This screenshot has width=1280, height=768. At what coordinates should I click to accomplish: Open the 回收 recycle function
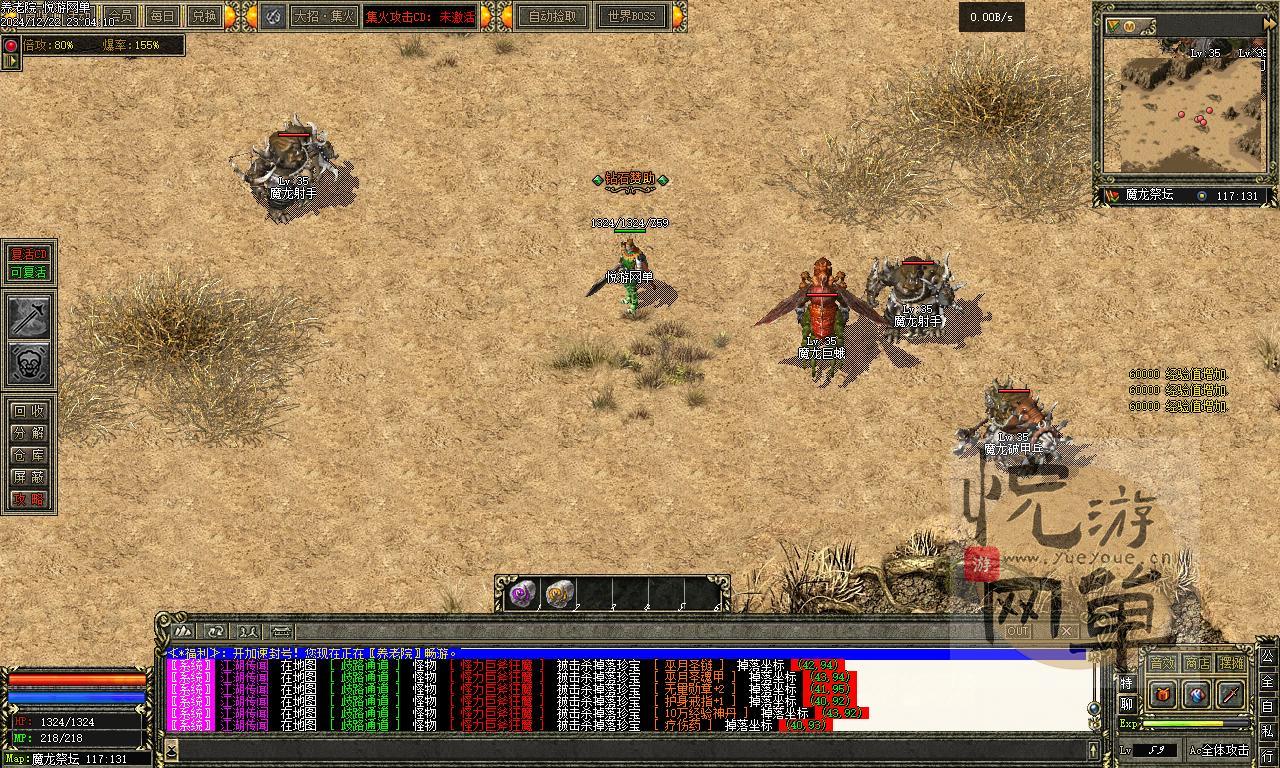[29, 411]
